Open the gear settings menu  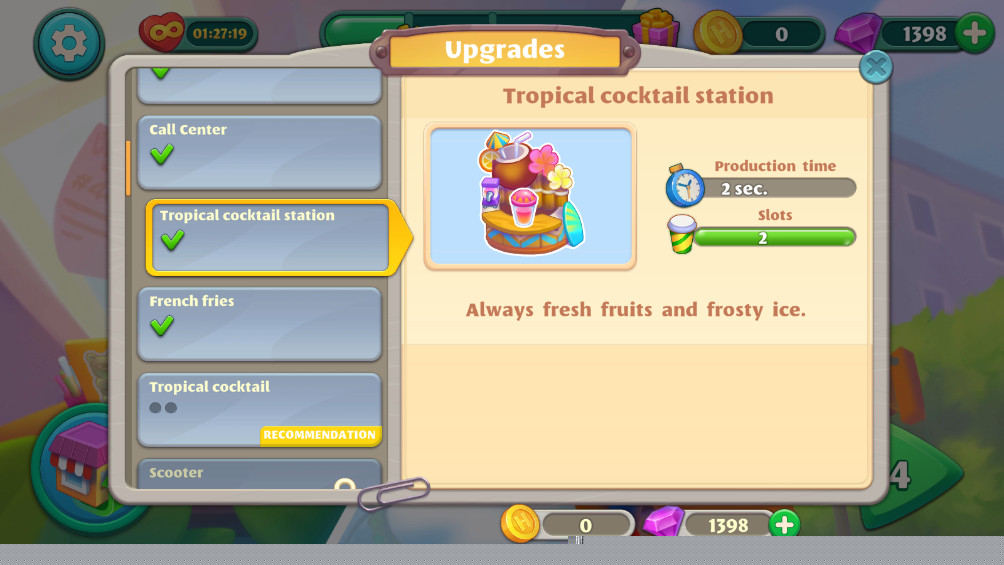68,42
